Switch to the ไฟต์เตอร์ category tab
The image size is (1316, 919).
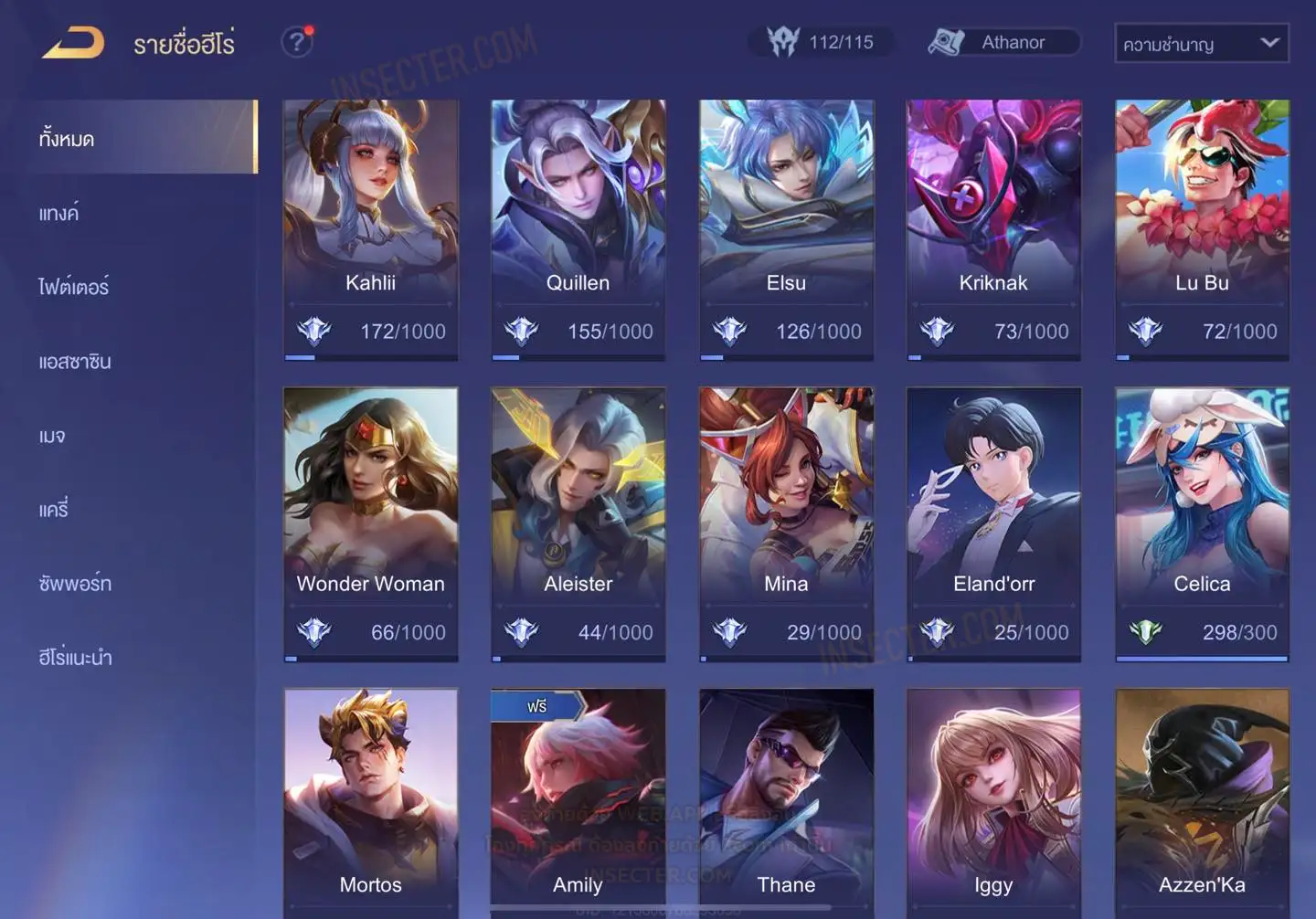73,288
